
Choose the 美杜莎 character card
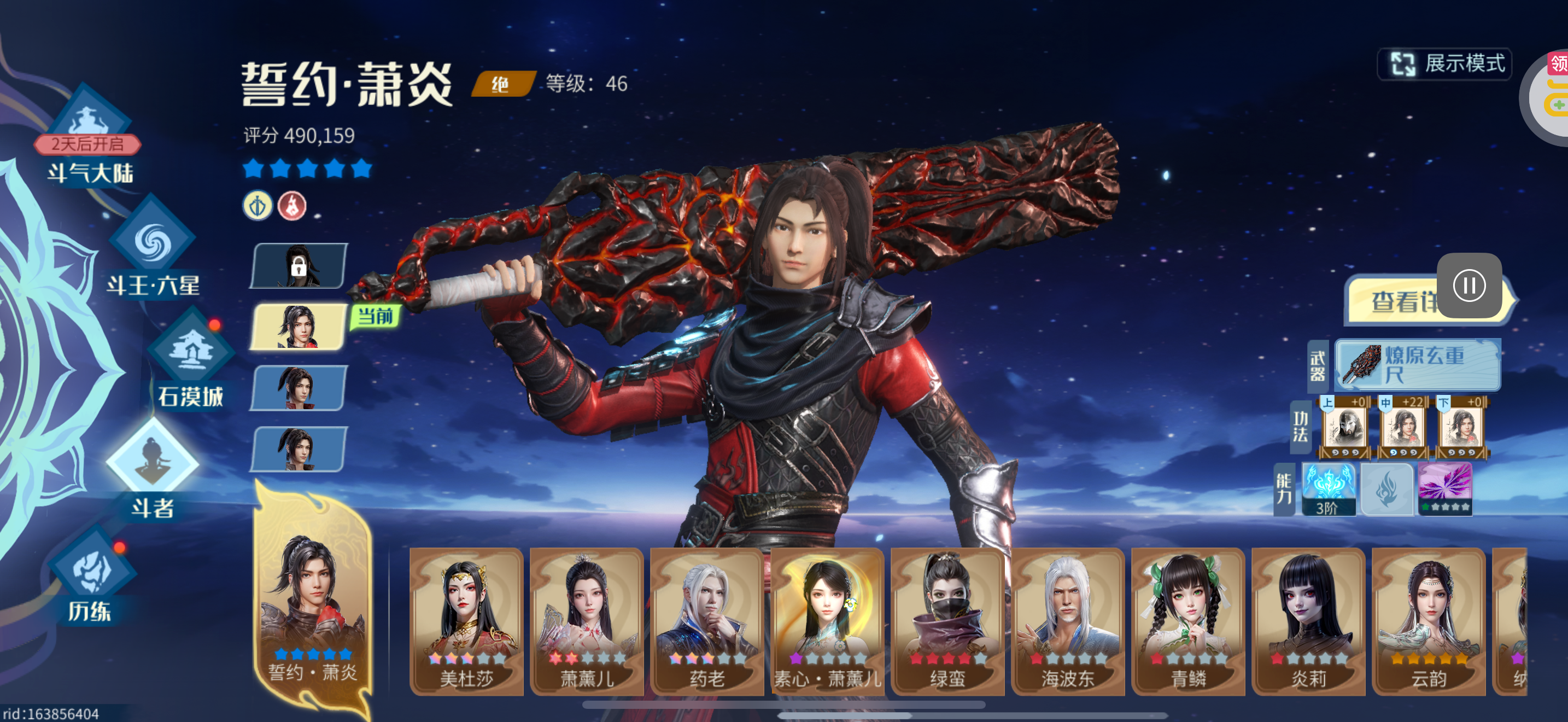click(x=466, y=621)
